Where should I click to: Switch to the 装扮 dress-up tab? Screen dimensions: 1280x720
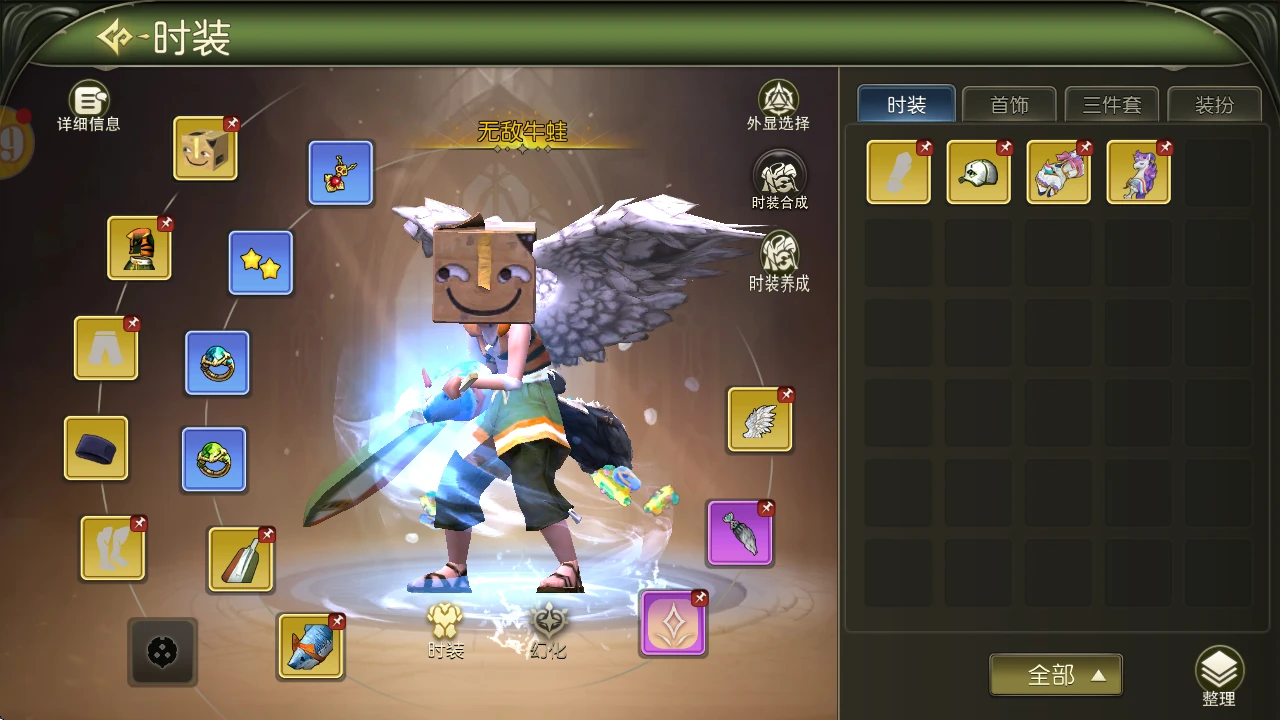tap(1214, 105)
